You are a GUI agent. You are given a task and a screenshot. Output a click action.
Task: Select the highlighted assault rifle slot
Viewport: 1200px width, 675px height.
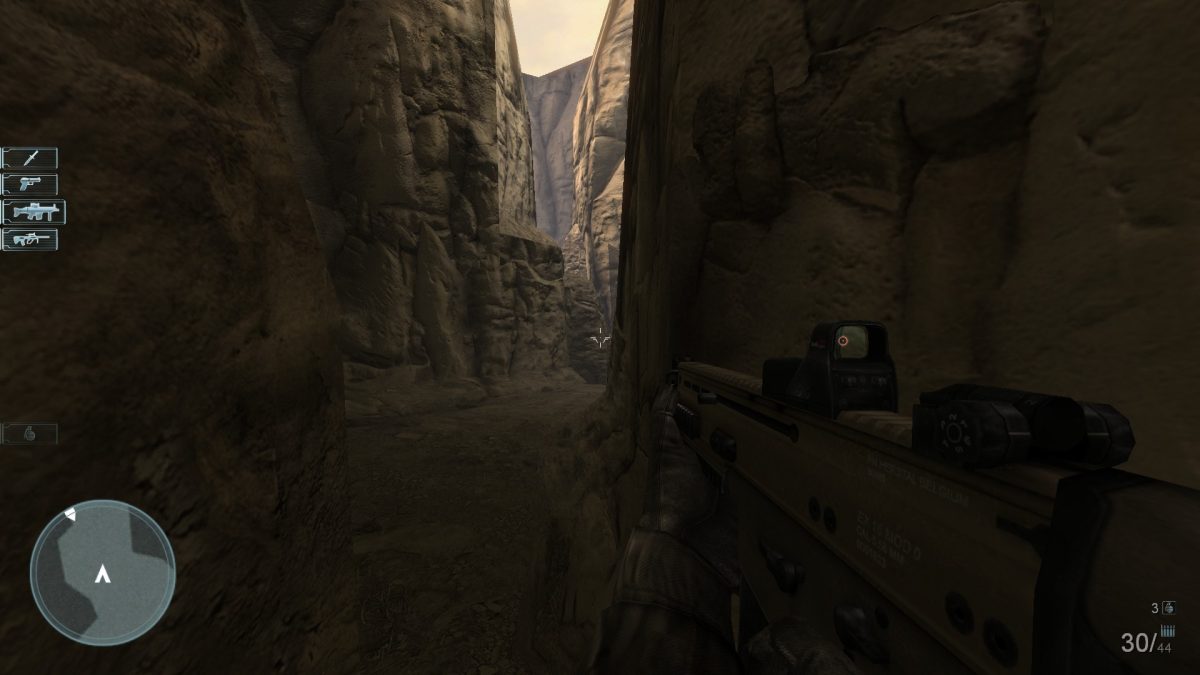click(33, 212)
